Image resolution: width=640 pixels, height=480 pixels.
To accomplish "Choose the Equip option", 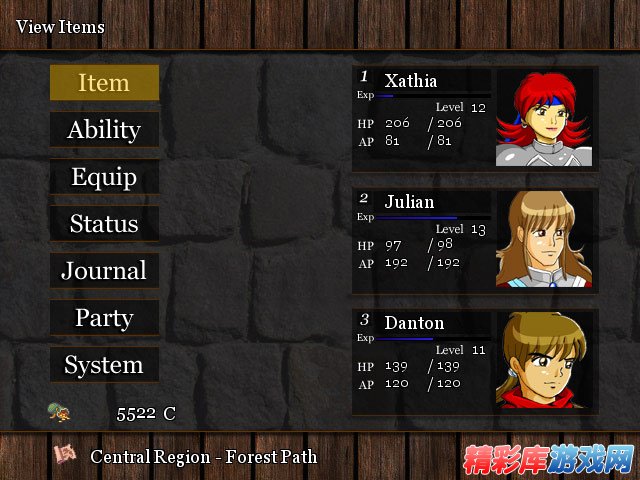I will [104, 177].
